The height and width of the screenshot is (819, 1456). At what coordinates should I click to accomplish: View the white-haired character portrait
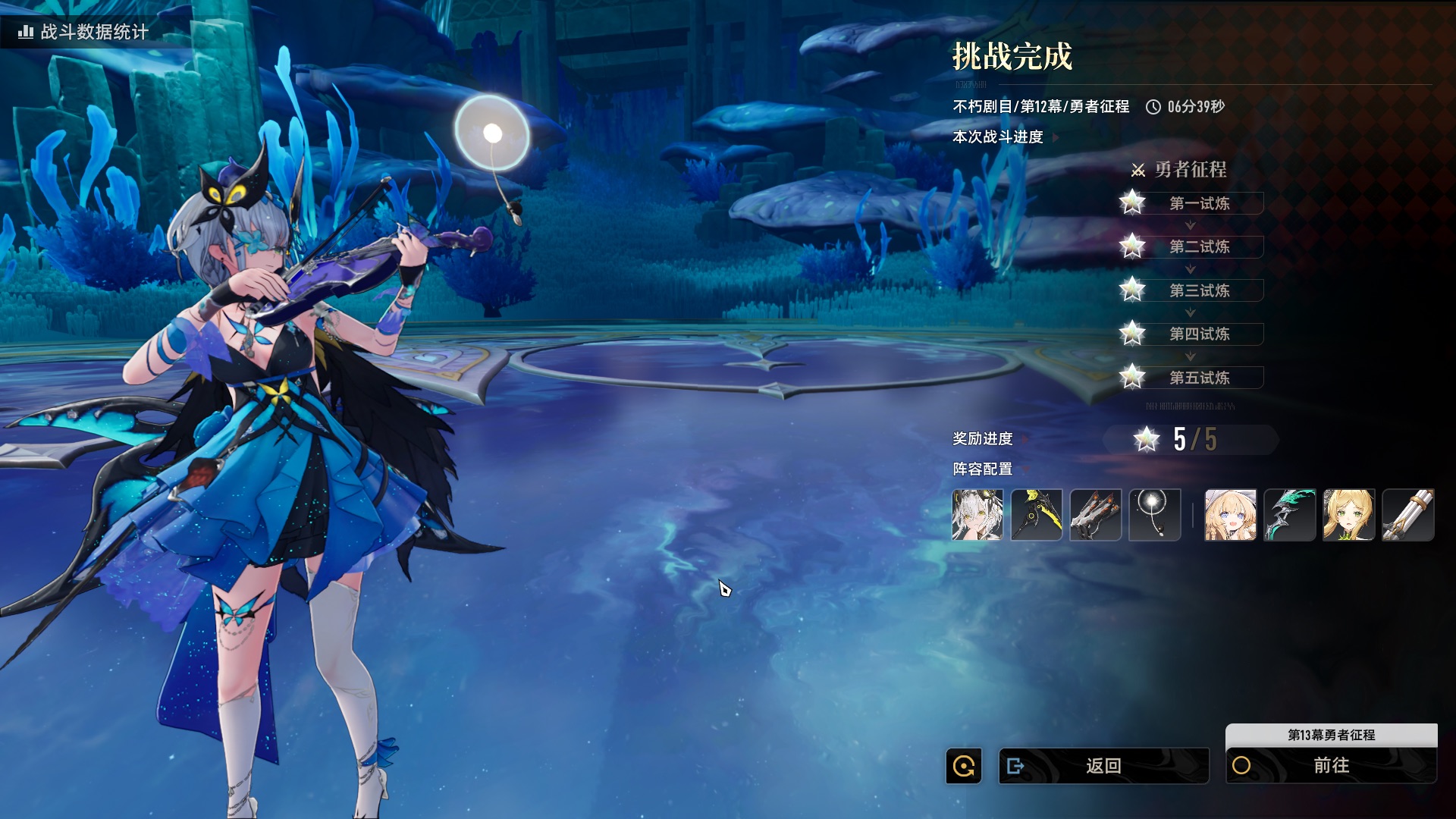[977, 515]
